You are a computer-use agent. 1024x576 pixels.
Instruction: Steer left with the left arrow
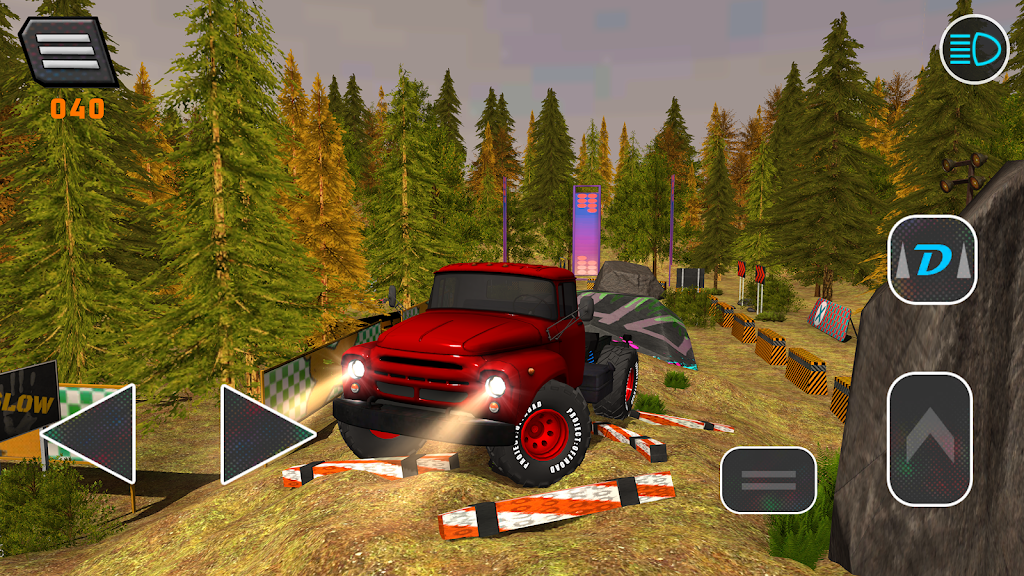click(x=92, y=434)
